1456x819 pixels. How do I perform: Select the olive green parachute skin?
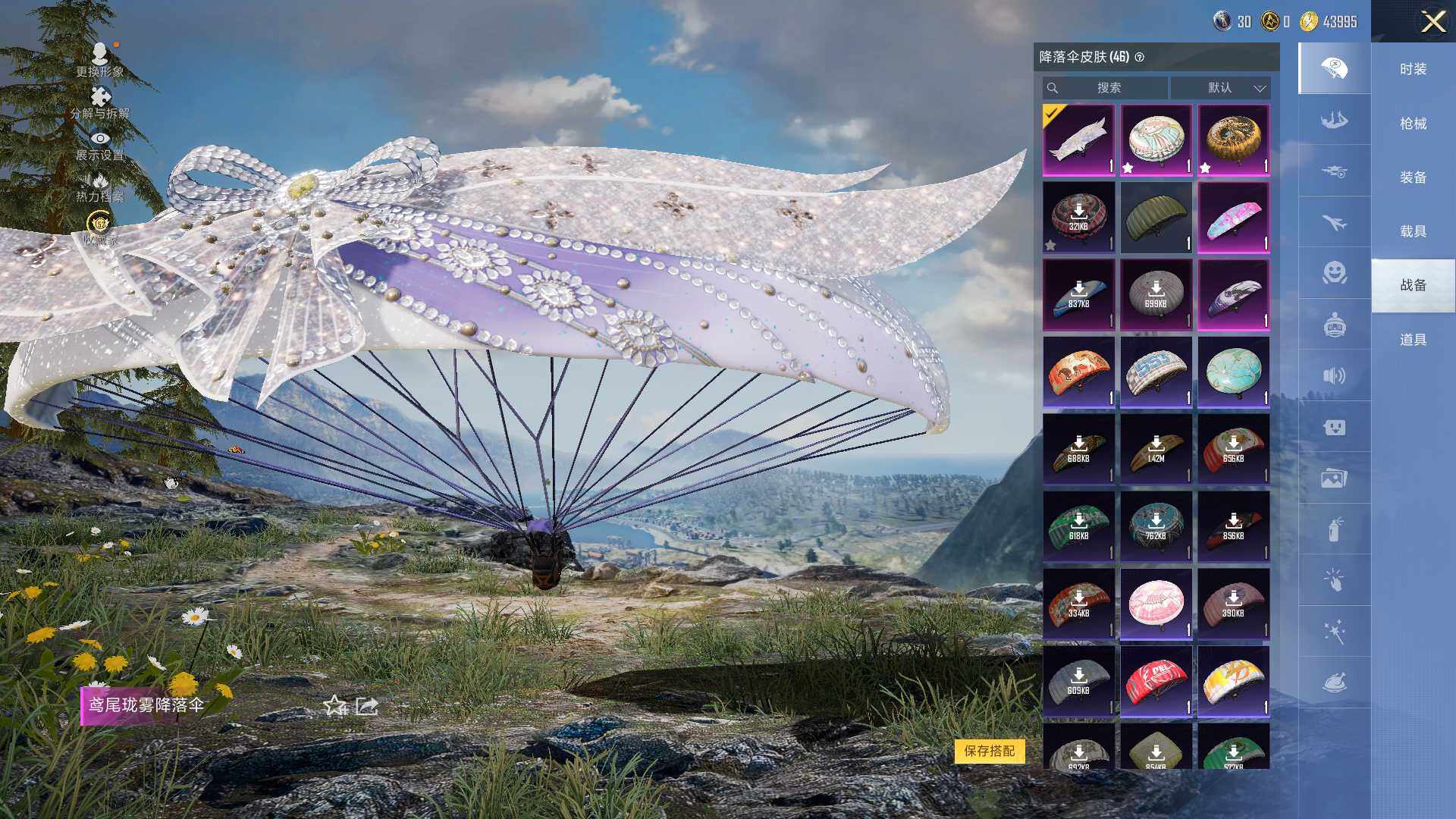(x=1156, y=218)
